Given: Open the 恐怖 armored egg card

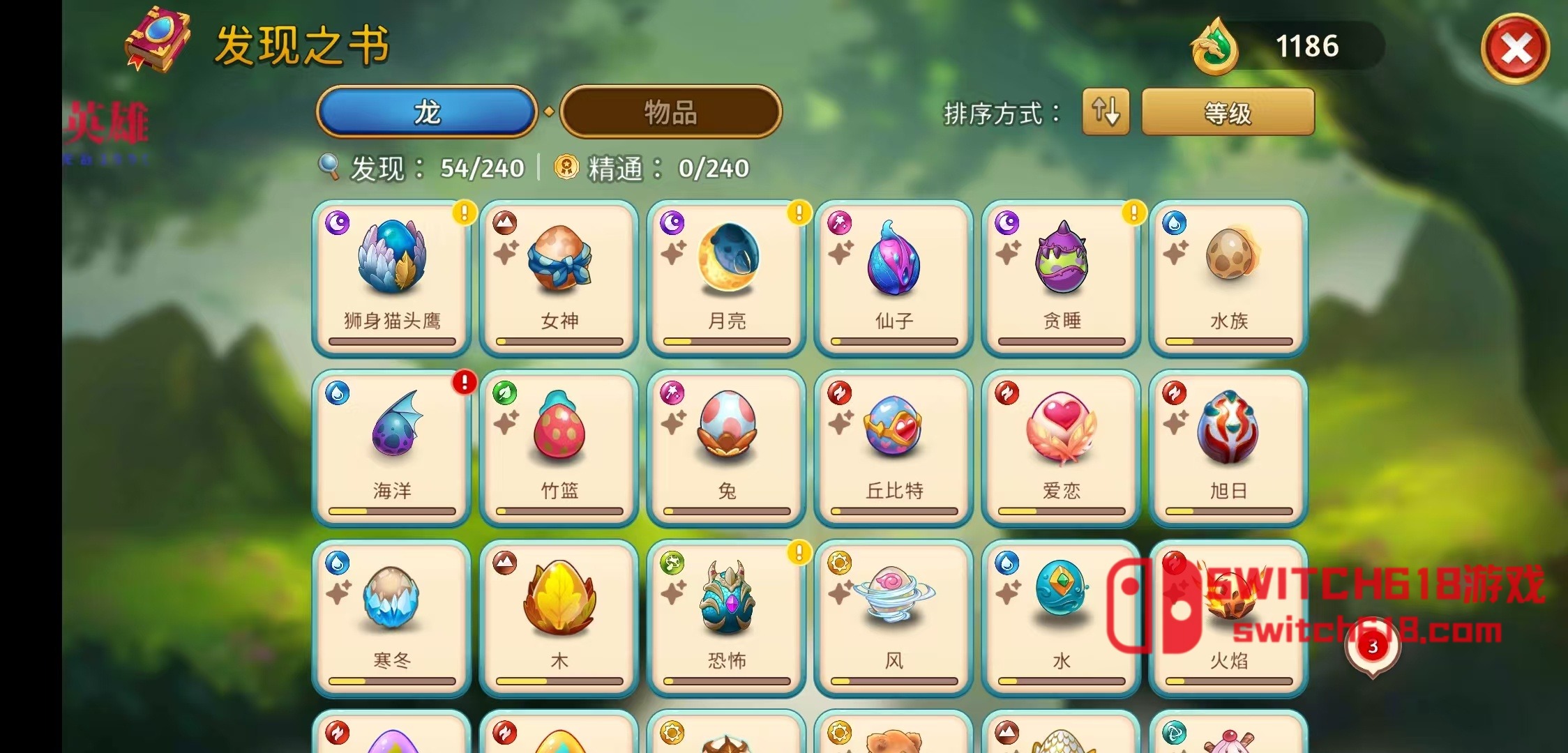Looking at the screenshot, I should click(x=727, y=618).
